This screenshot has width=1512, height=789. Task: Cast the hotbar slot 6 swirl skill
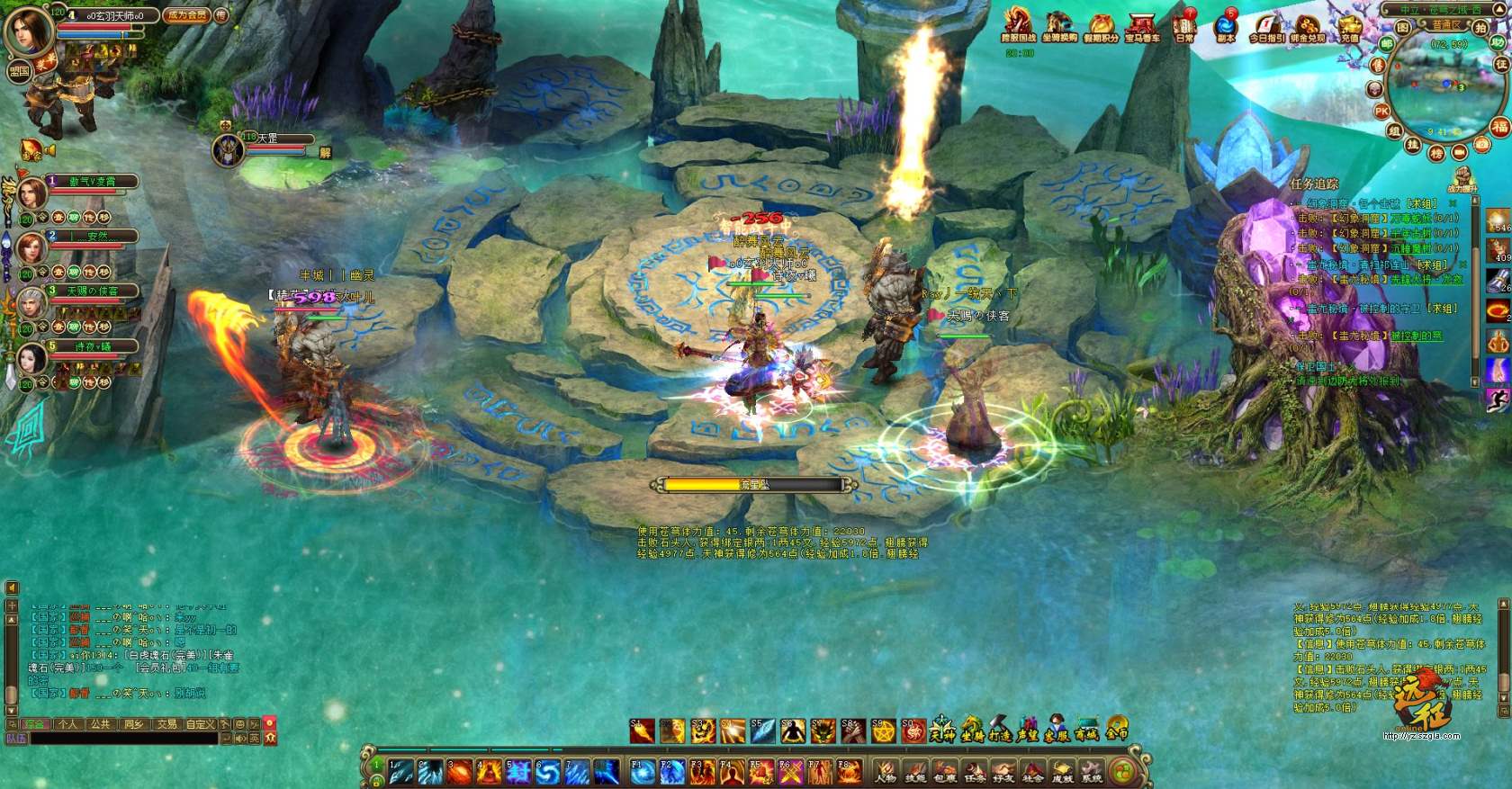coord(547,771)
